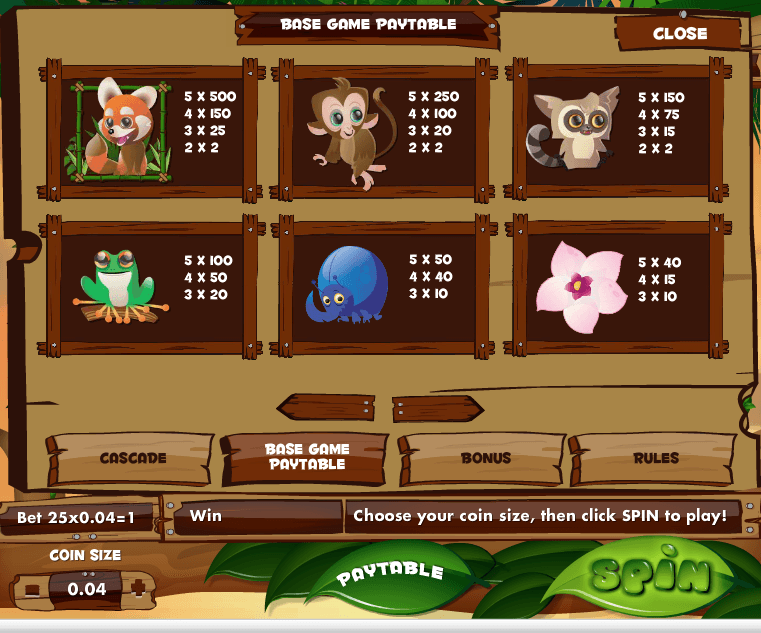Go to previous paytable page arrow
761x633 pixels.
click(x=320, y=407)
